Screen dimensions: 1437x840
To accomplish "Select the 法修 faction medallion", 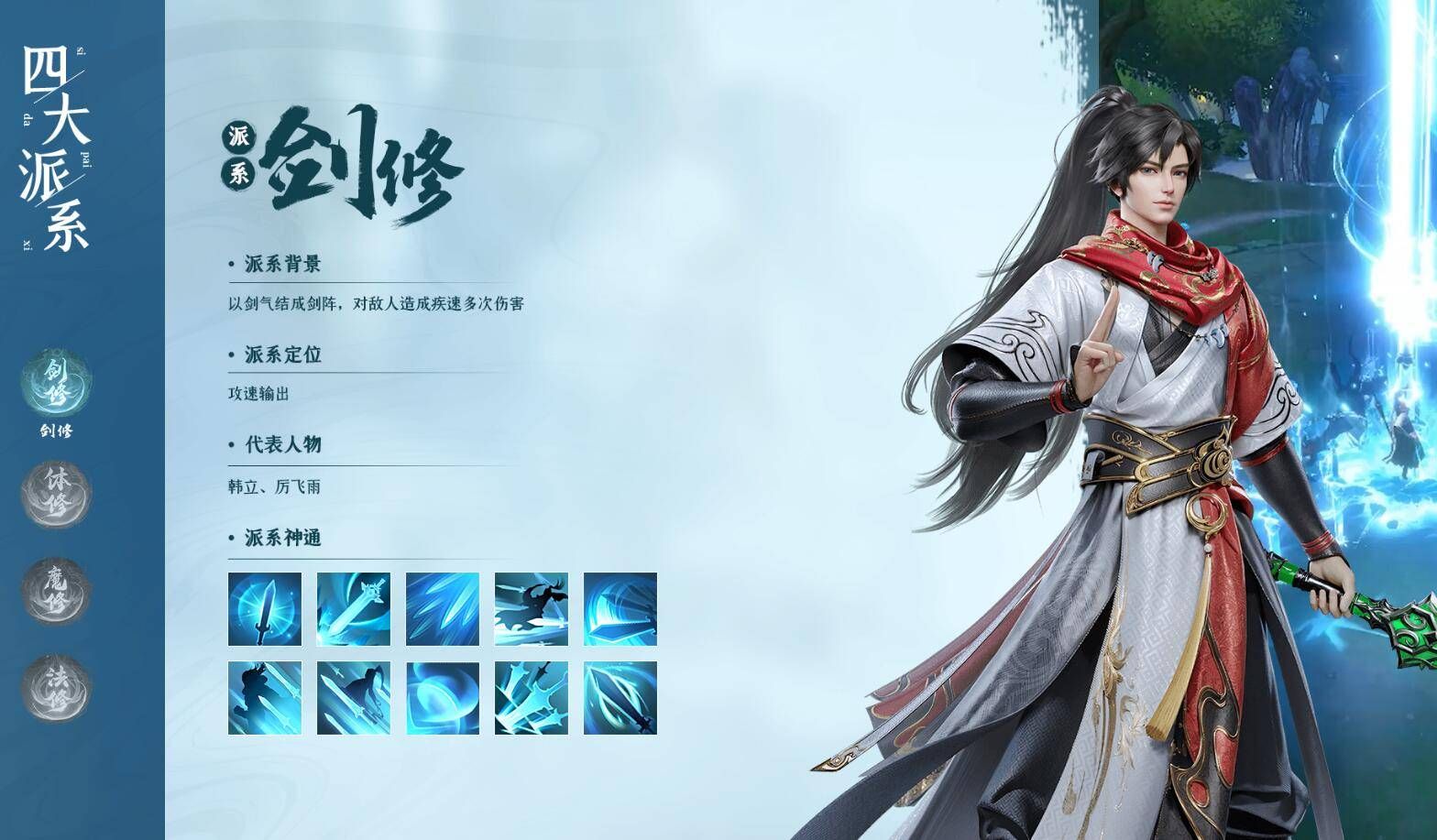I will coord(57,687).
